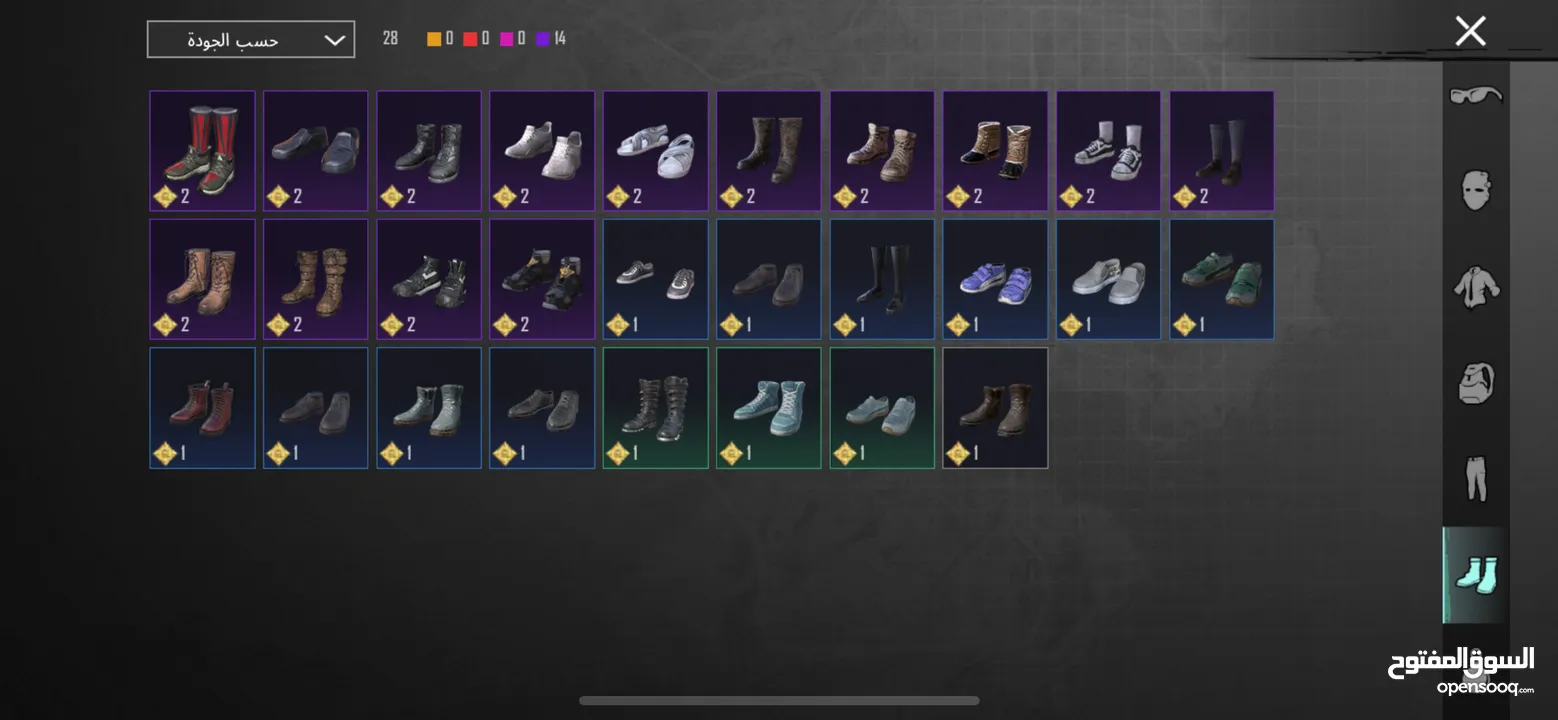Viewport: 1558px width, 720px height.
Task: Select the dark red lace-up boots
Action: click(202, 407)
